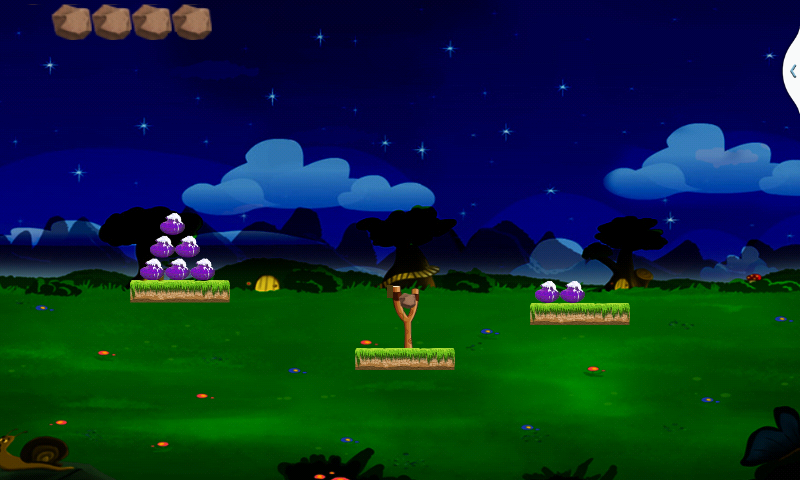Expand the white side panel arrow tab
Viewport: 800px width, 480px height.
(792, 71)
